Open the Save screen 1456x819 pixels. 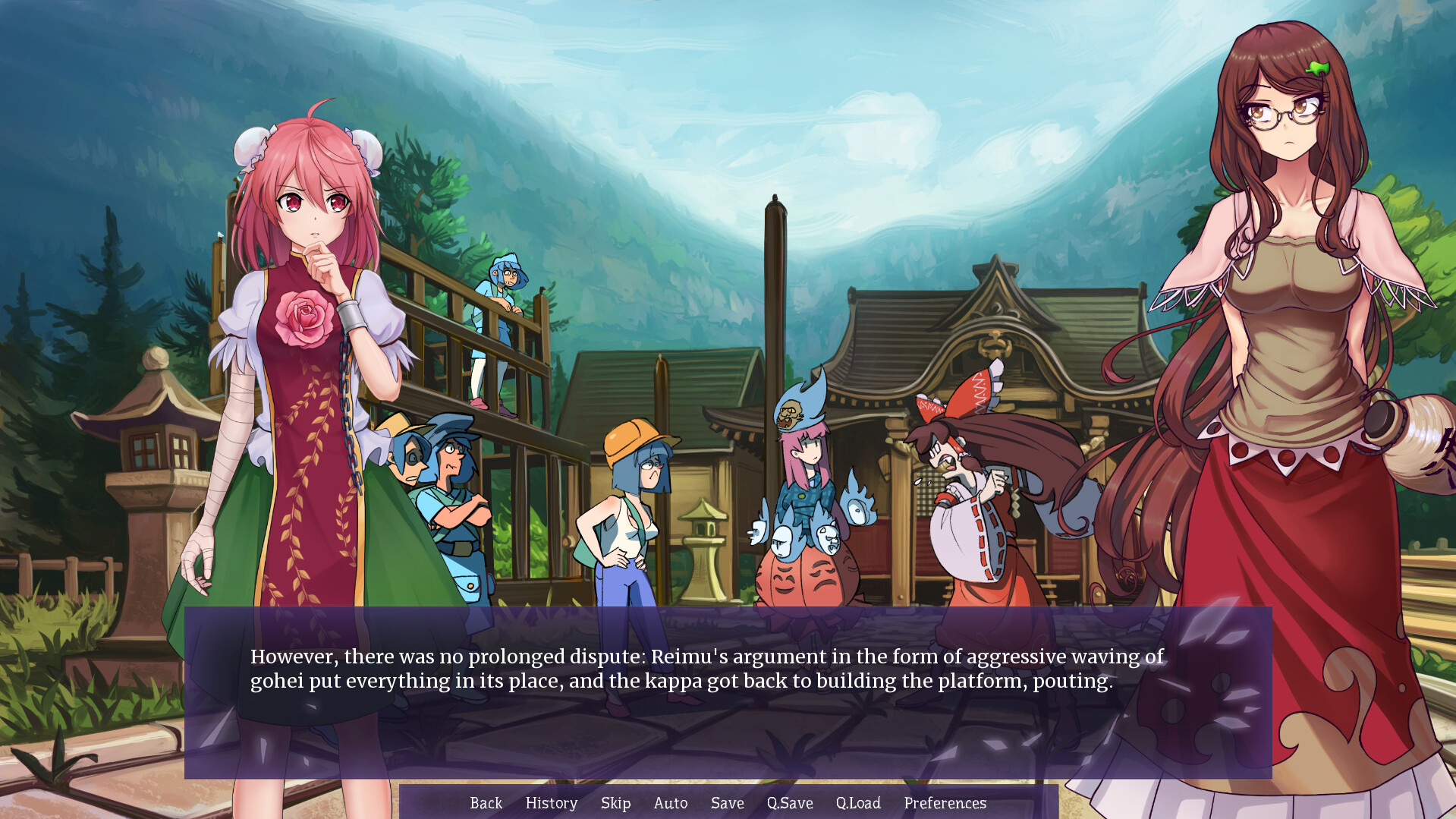pos(727,803)
